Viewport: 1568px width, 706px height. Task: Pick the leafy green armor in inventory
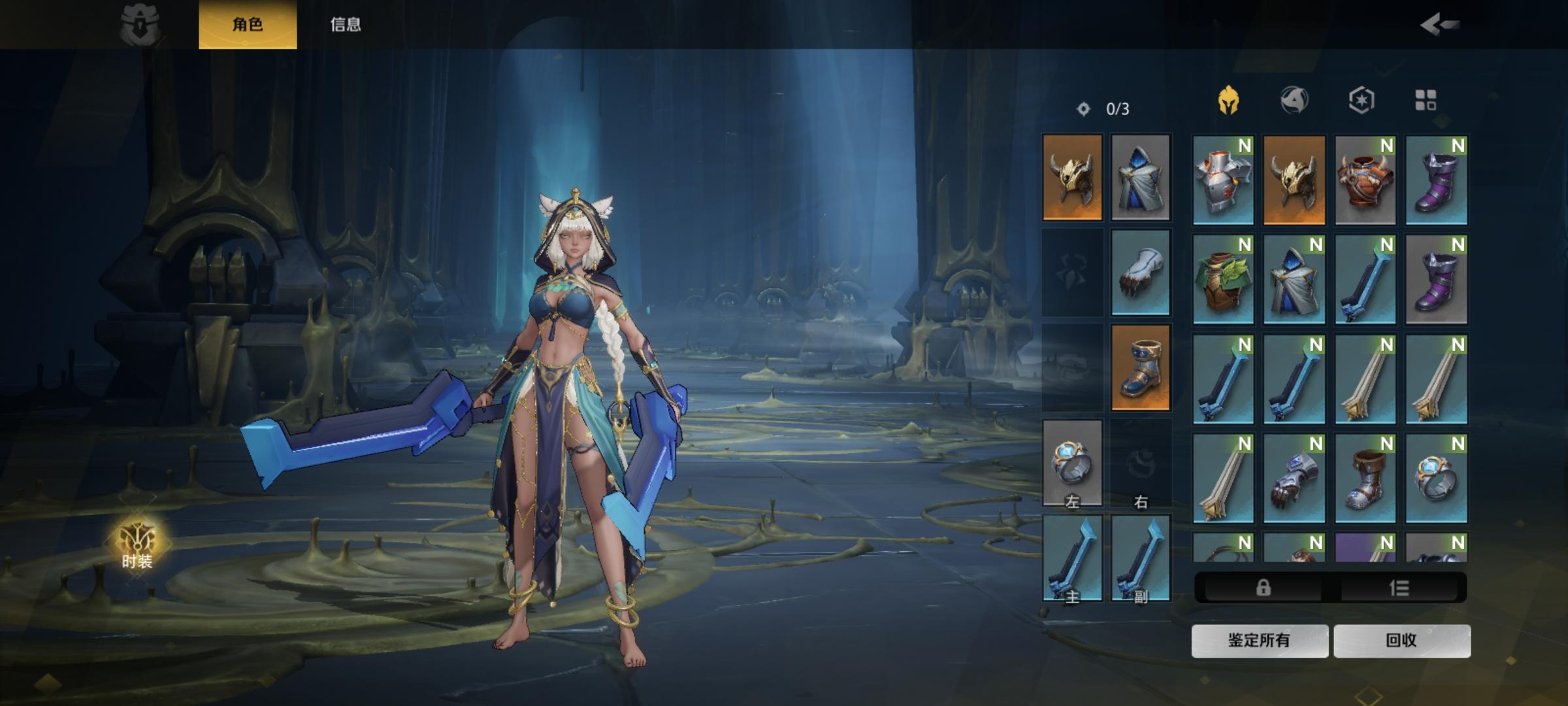1222,279
